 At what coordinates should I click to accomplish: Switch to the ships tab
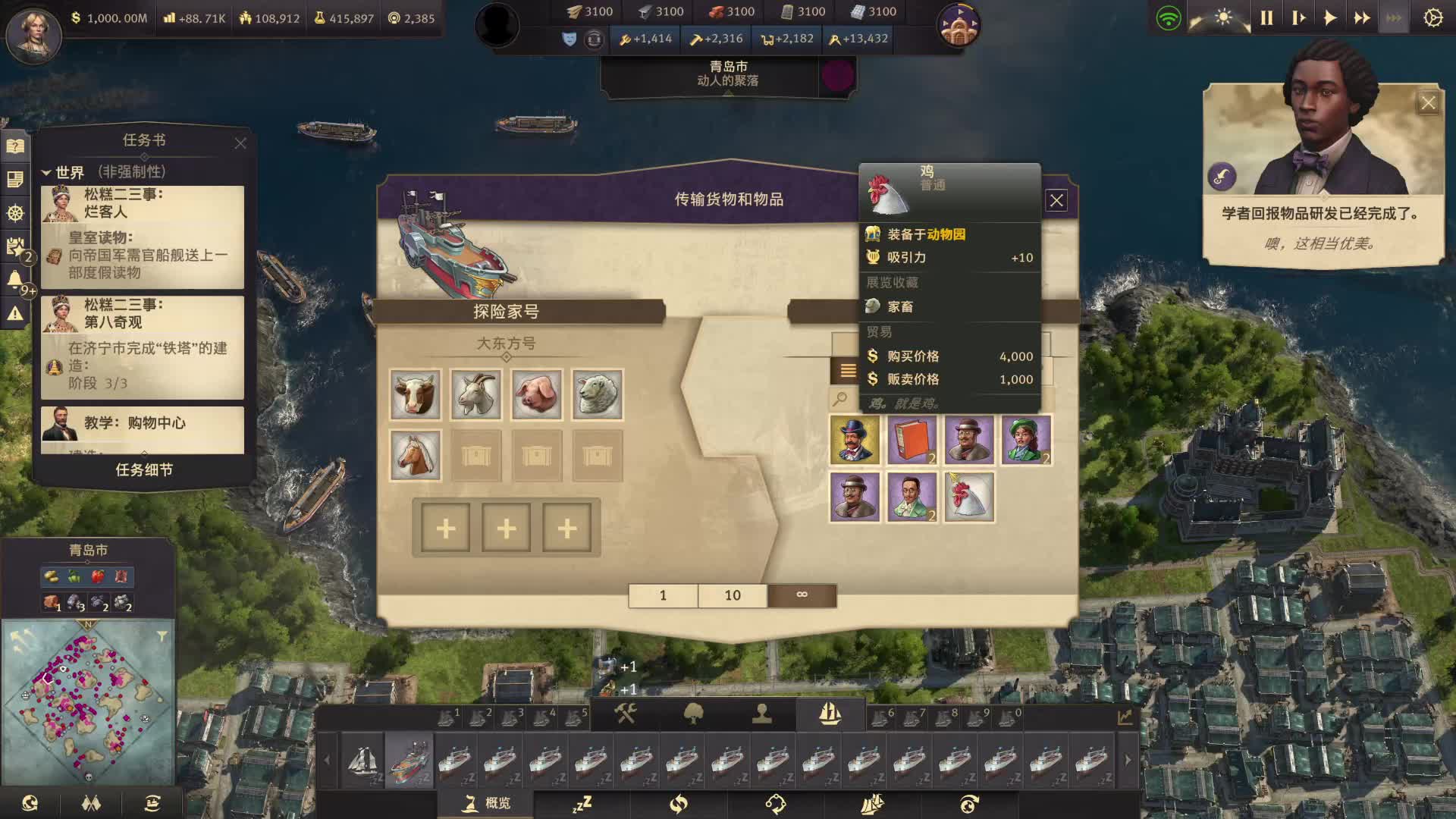pos(830,714)
